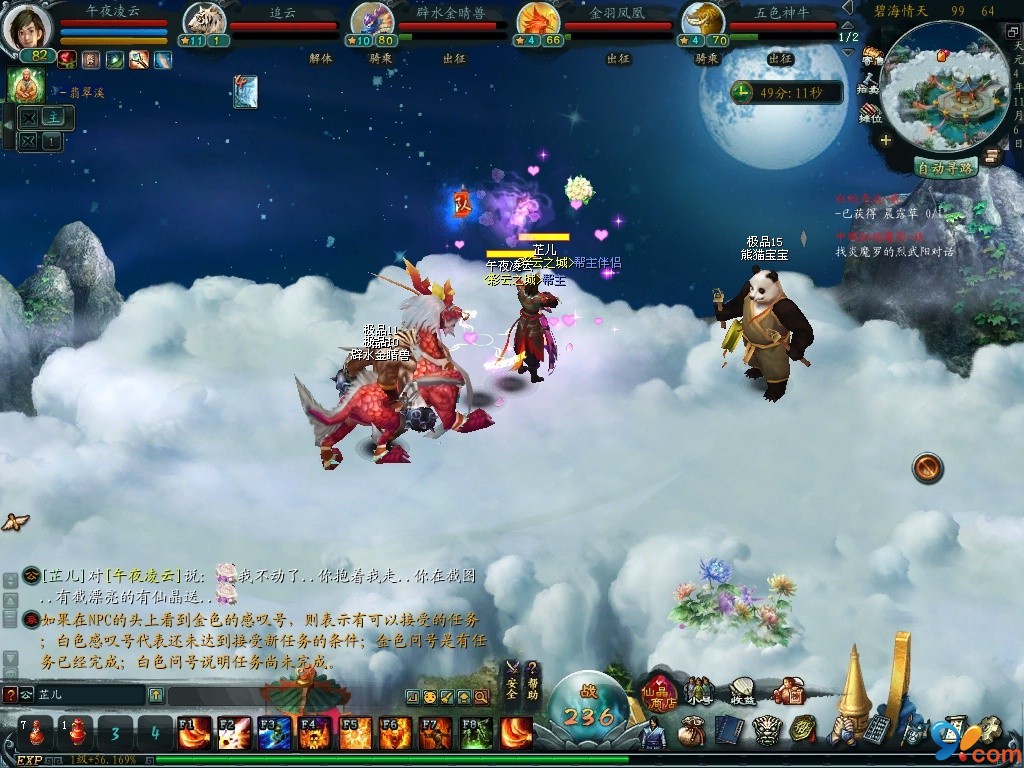Open the 仙晶商店 shop button
The height and width of the screenshot is (768, 1024).
pyautogui.click(x=660, y=690)
